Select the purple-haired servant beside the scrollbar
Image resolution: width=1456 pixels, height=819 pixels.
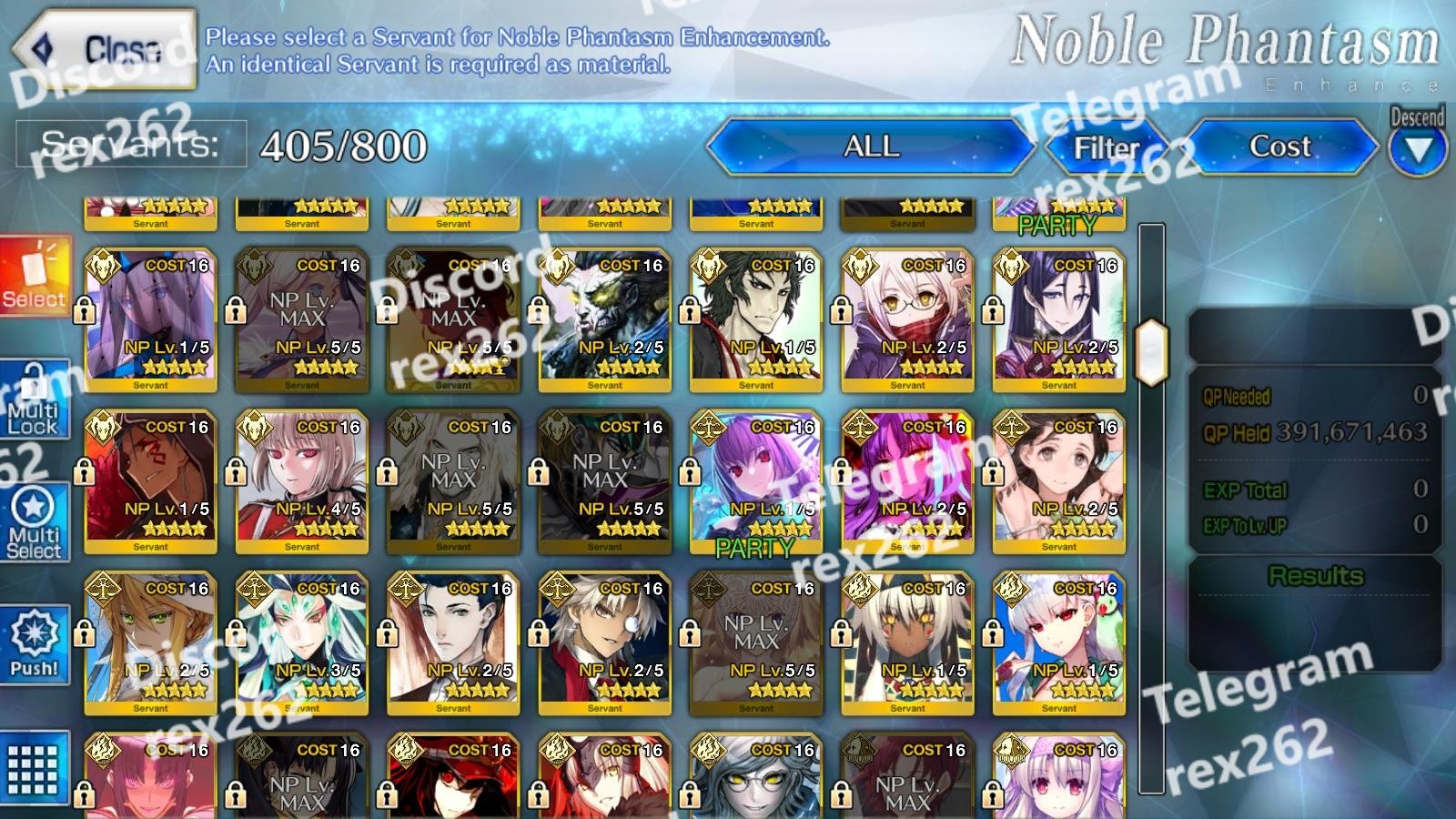point(1058,318)
